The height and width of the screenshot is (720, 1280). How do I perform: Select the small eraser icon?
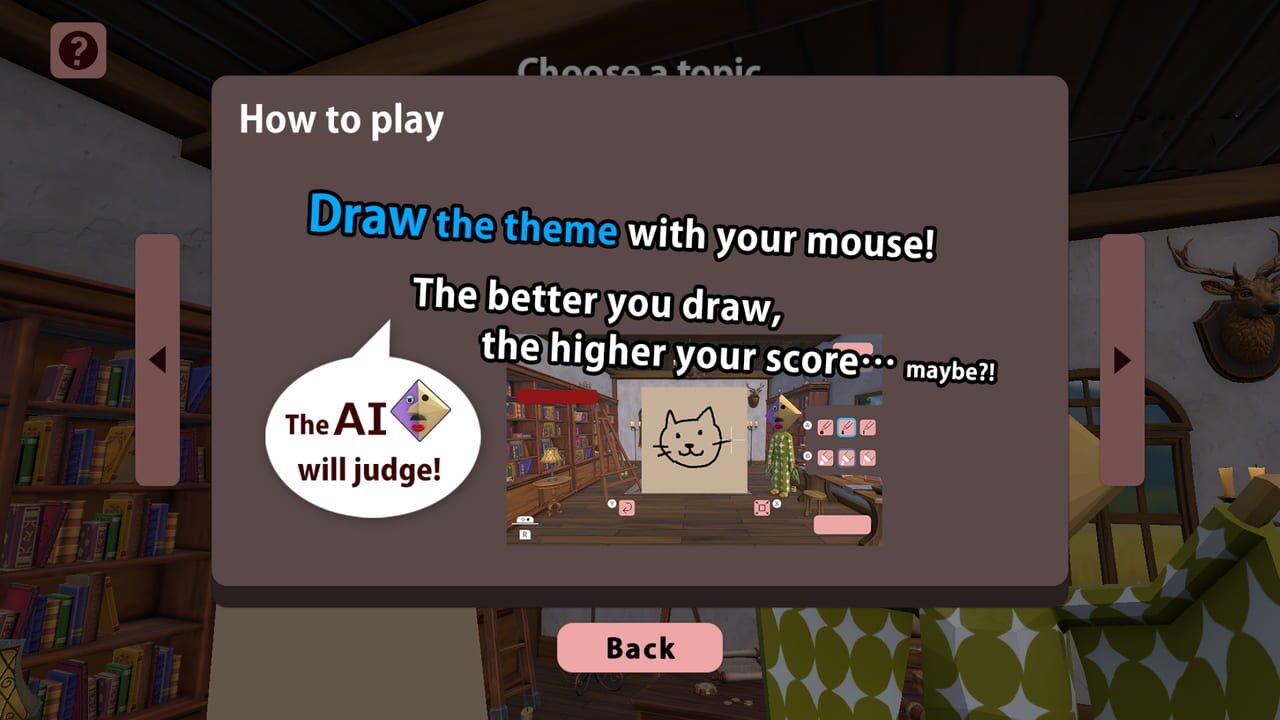(x=867, y=457)
